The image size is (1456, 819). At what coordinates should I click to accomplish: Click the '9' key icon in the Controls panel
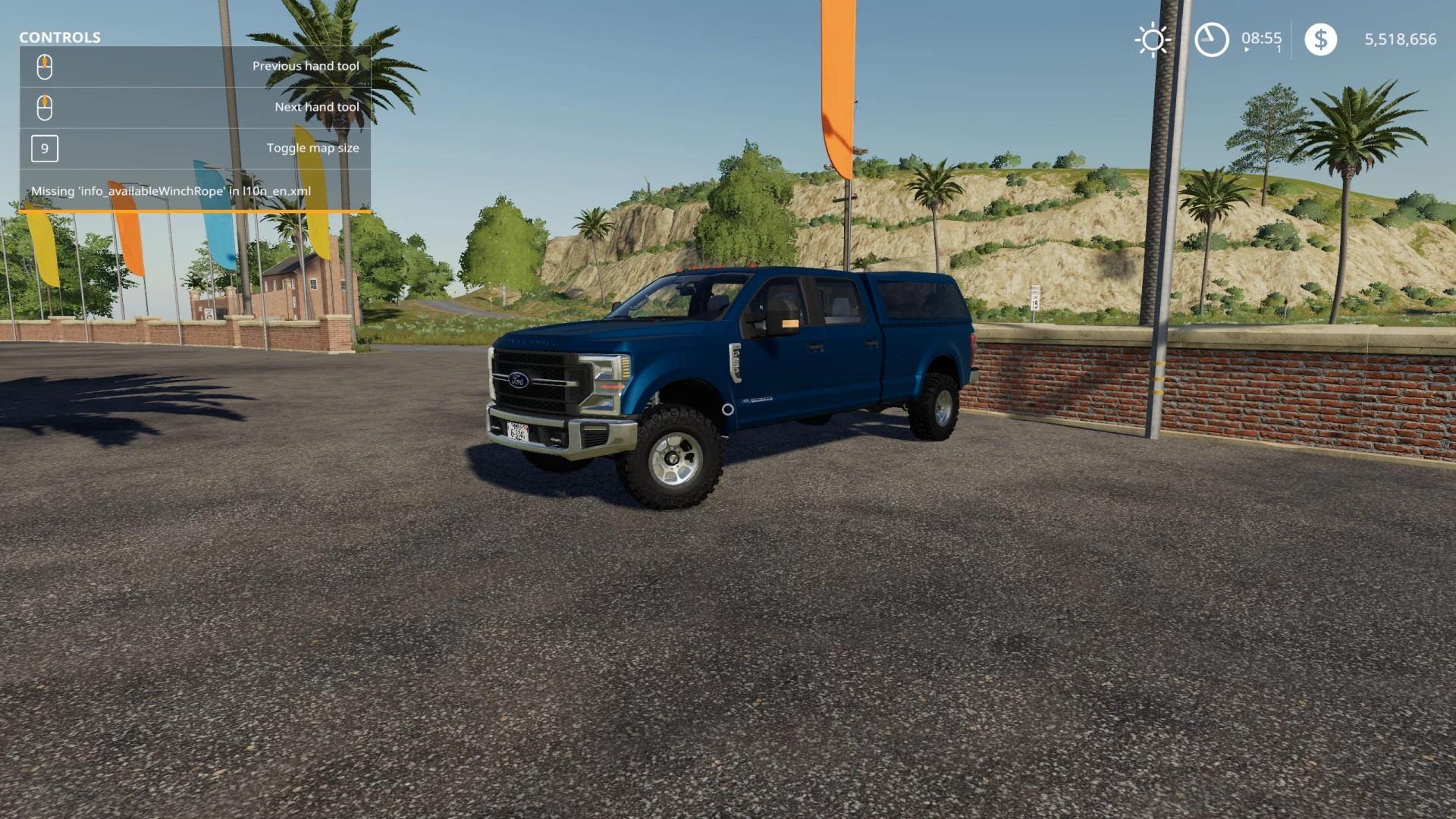pyautogui.click(x=44, y=149)
